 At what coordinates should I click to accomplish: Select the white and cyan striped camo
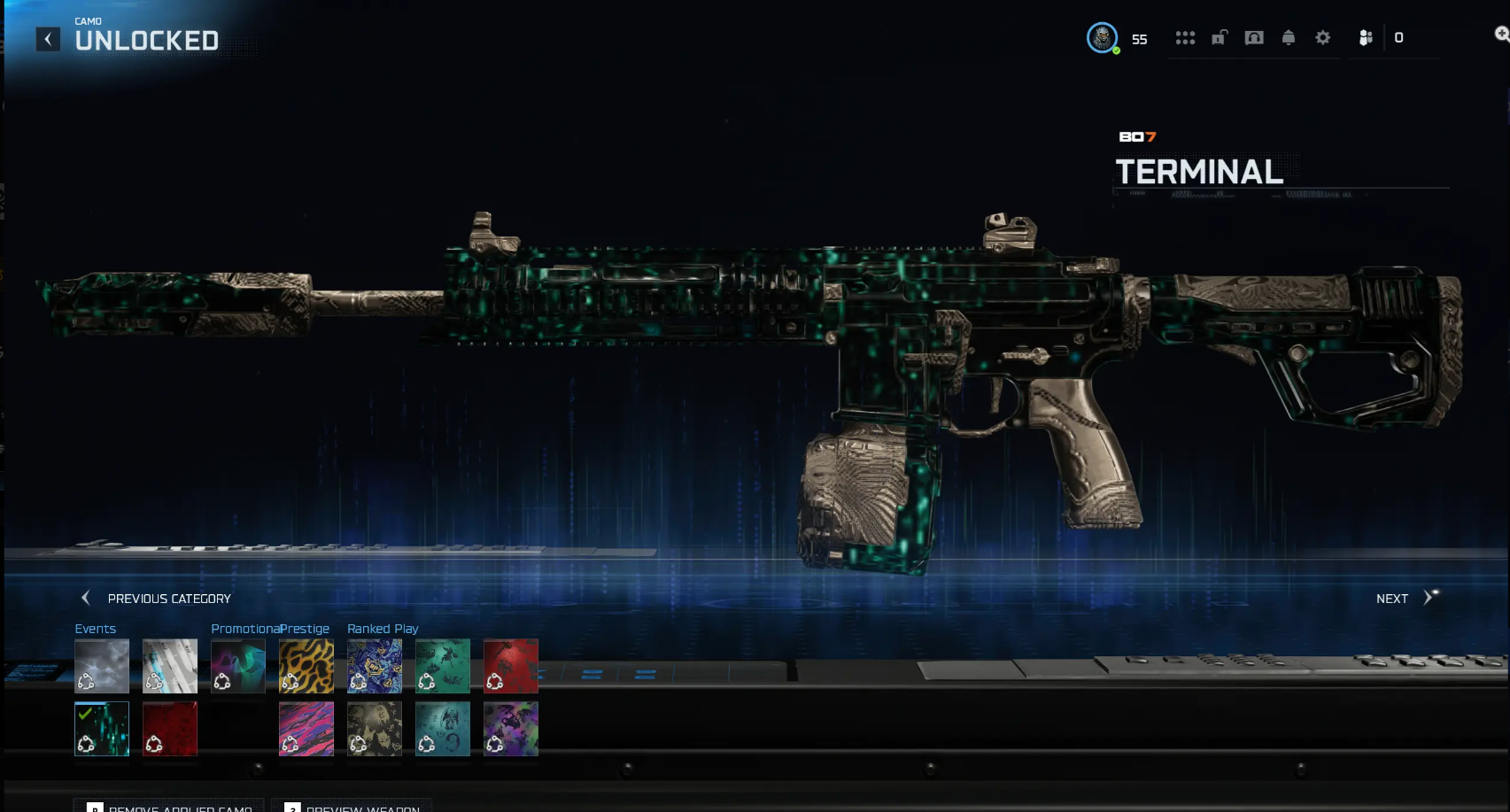(170, 666)
